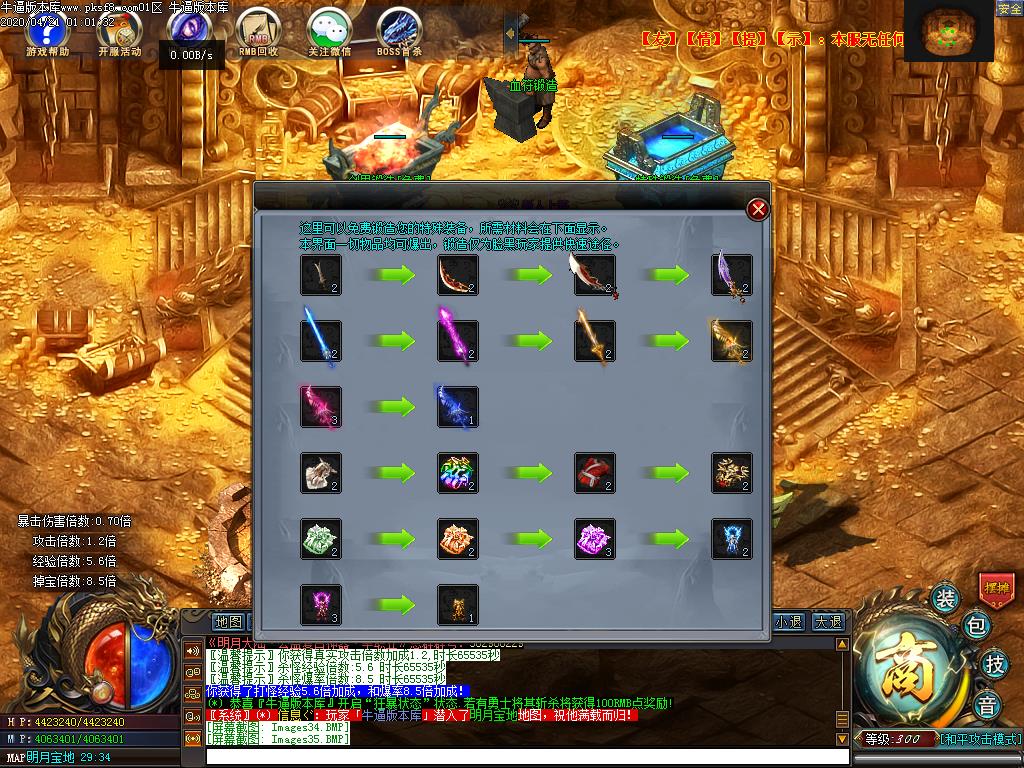Open the 技 skills panel
Image resolution: width=1024 pixels, height=768 pixels.
point(994,663)
